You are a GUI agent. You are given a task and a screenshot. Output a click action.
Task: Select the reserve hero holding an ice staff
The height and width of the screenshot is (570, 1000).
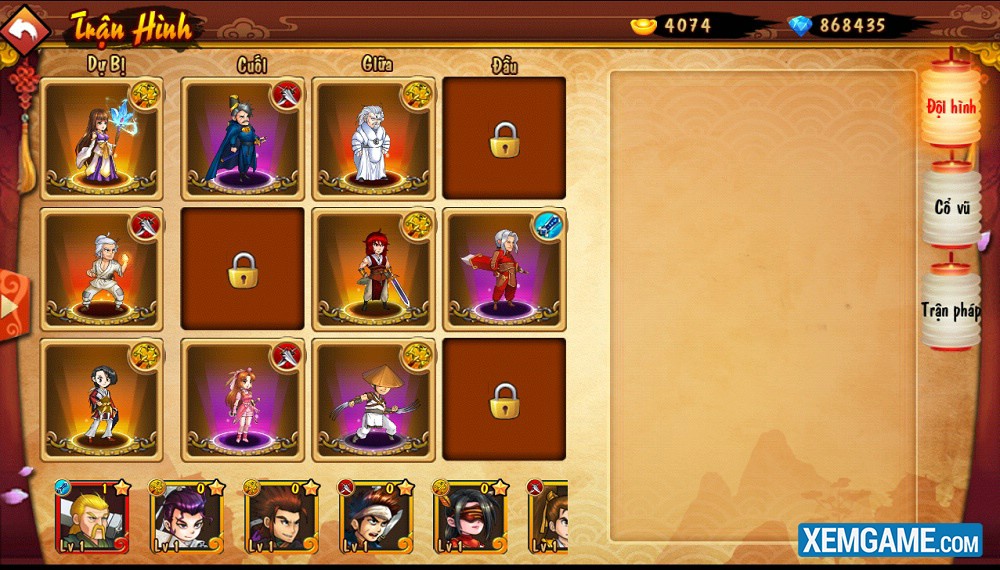point(101,139)
